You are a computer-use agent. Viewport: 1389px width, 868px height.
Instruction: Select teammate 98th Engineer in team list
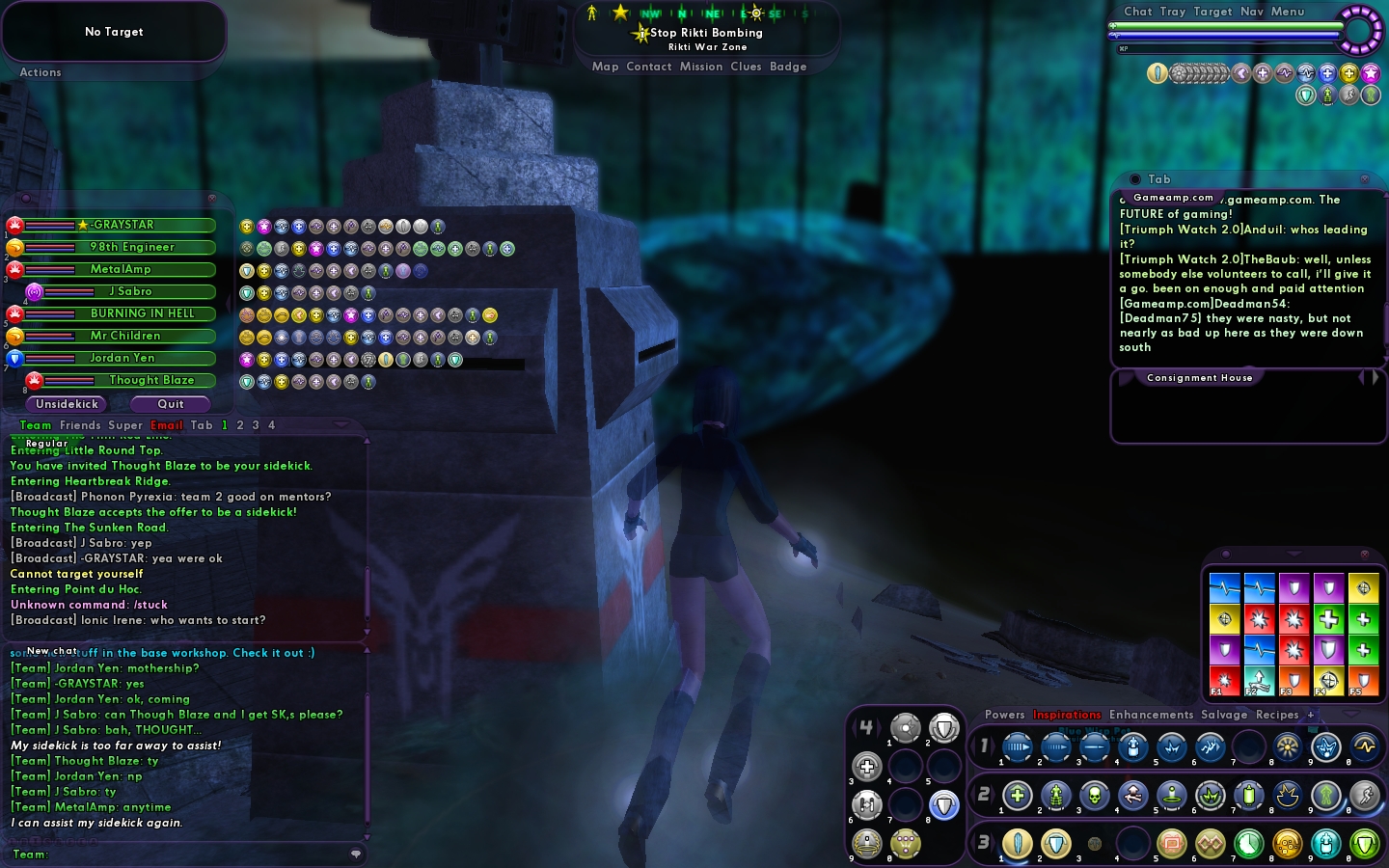click(x=132, y=247)
